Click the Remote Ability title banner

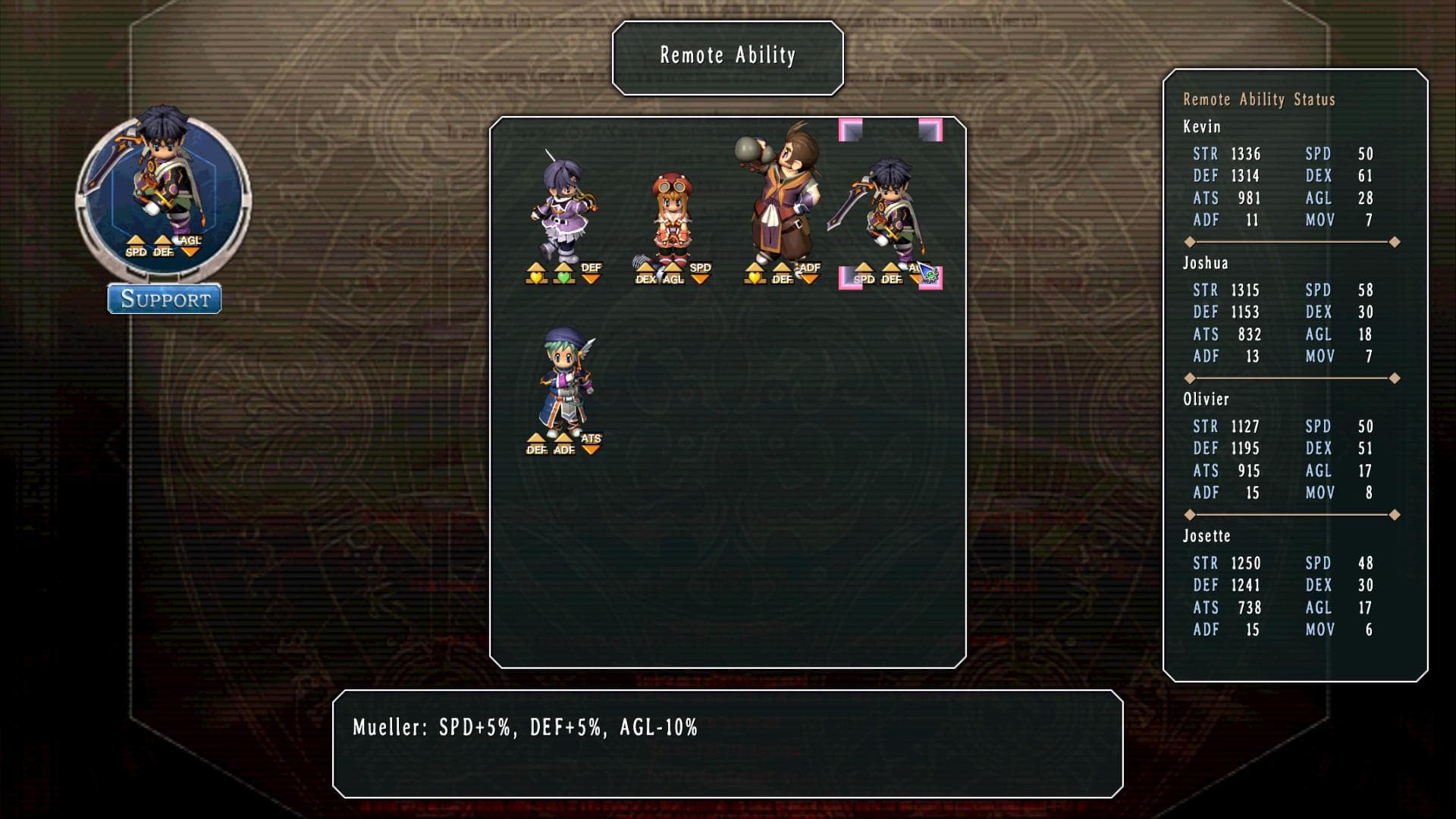[x=727, y=55]
